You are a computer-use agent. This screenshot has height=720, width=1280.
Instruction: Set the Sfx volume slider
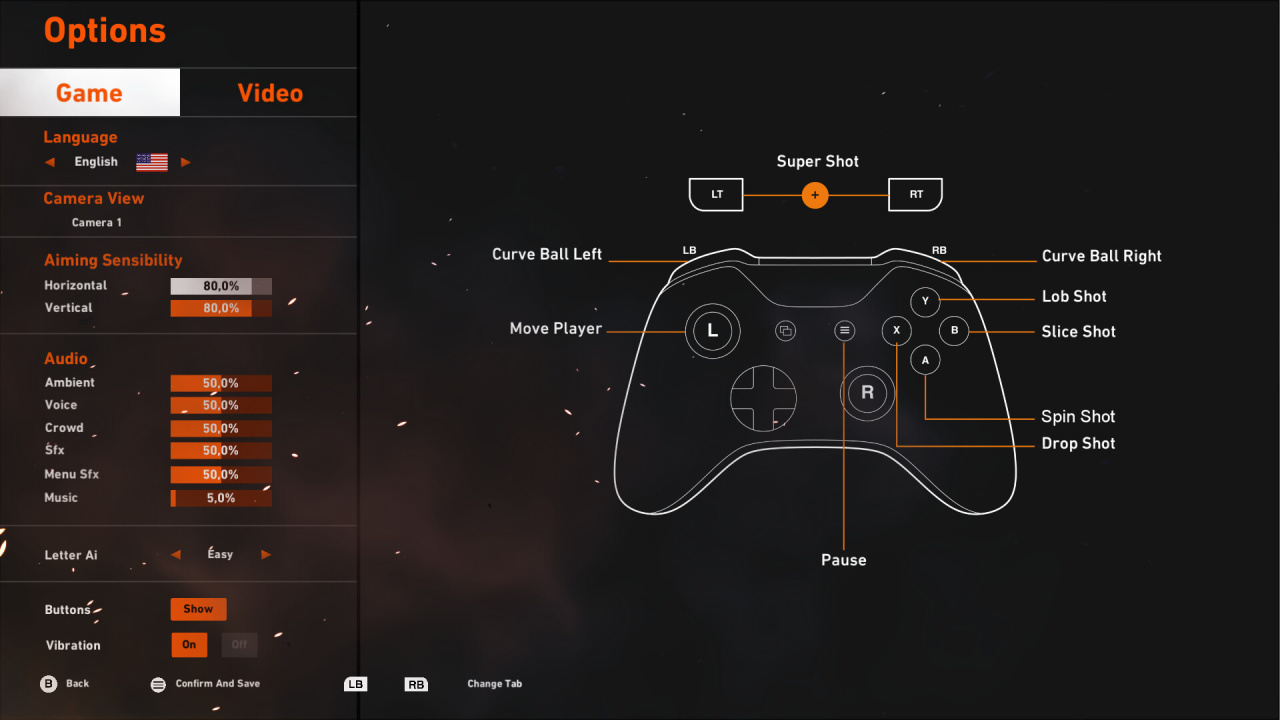tap(221, 451)
